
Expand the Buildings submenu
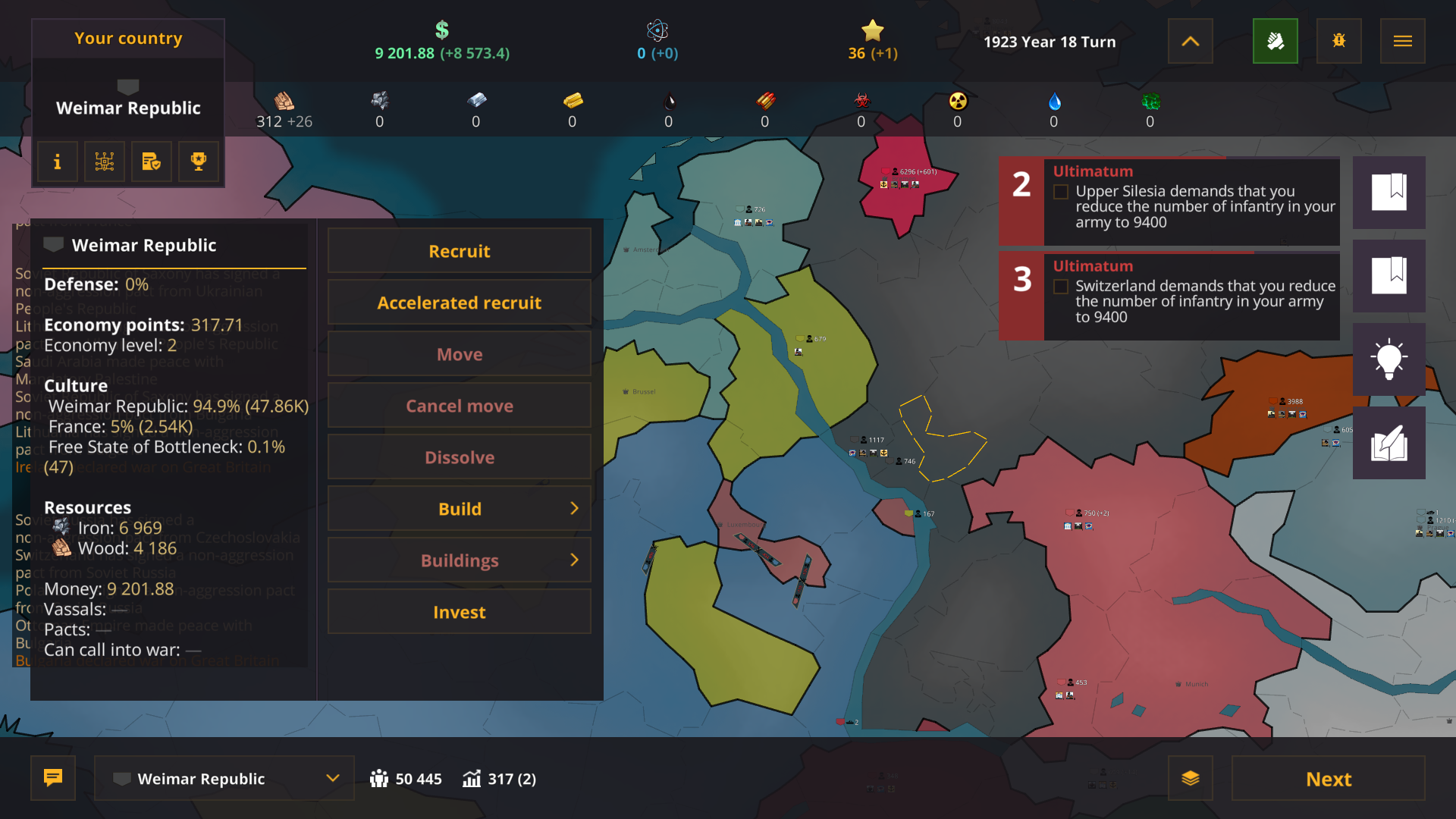coord(459,560)
